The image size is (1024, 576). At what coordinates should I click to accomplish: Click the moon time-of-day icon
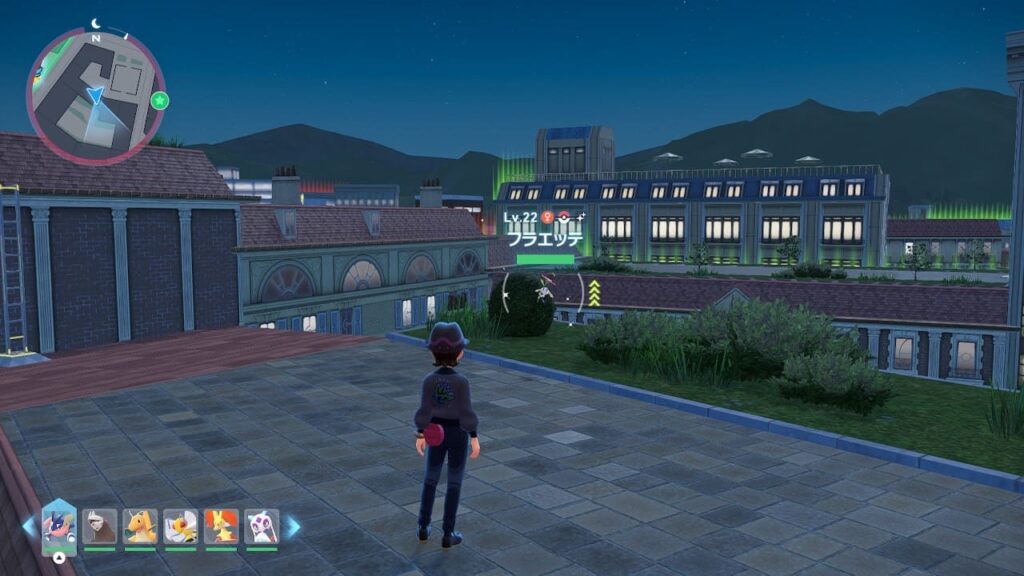tap(96, 23)
